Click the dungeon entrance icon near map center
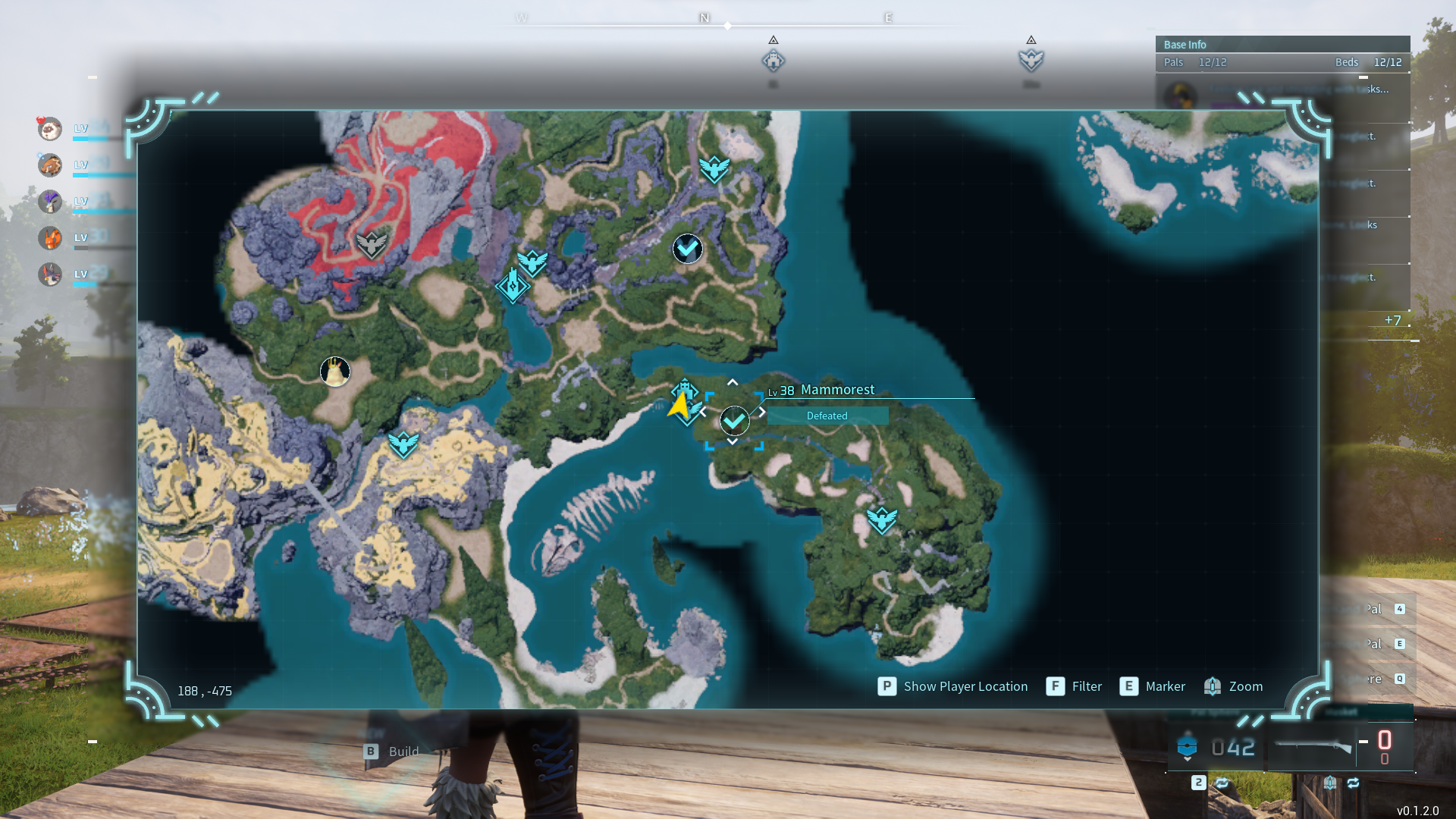The width and height of the screenshot is (1456, 819). (x=513, y=287)
